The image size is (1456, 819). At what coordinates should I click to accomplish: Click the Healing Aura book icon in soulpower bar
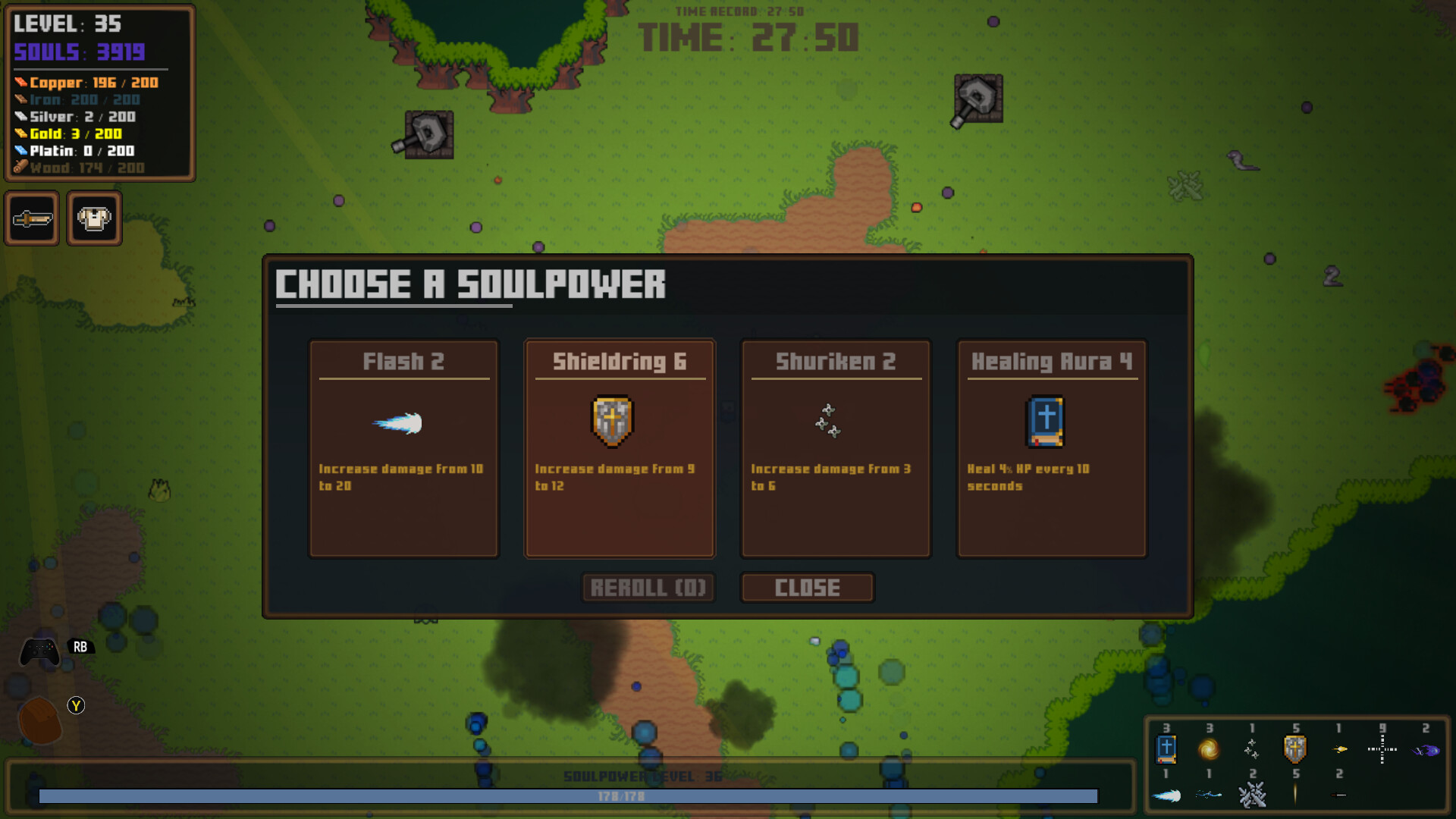click(x=1166, y=749)
